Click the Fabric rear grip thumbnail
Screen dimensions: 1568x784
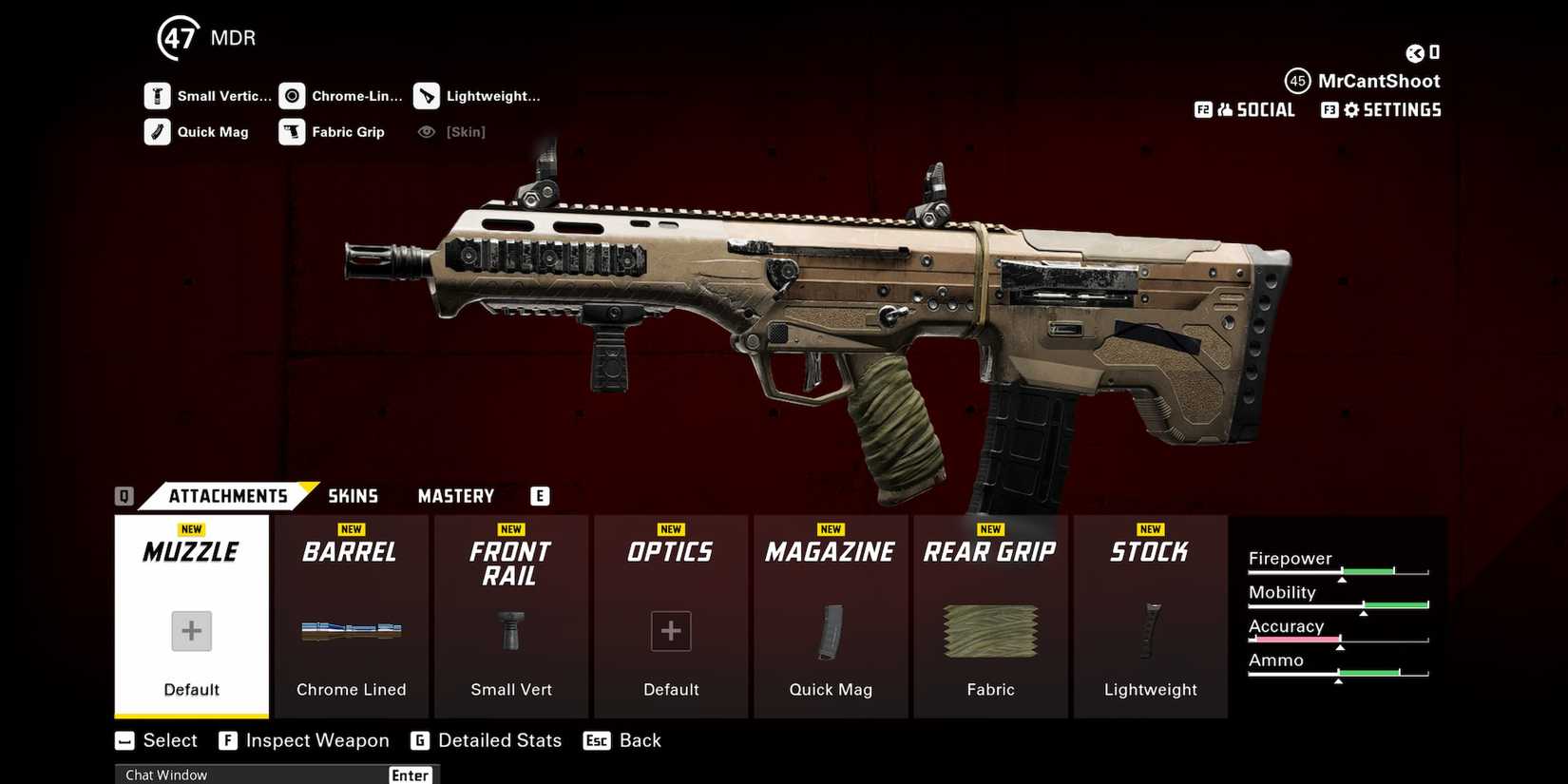click(990, 632)
